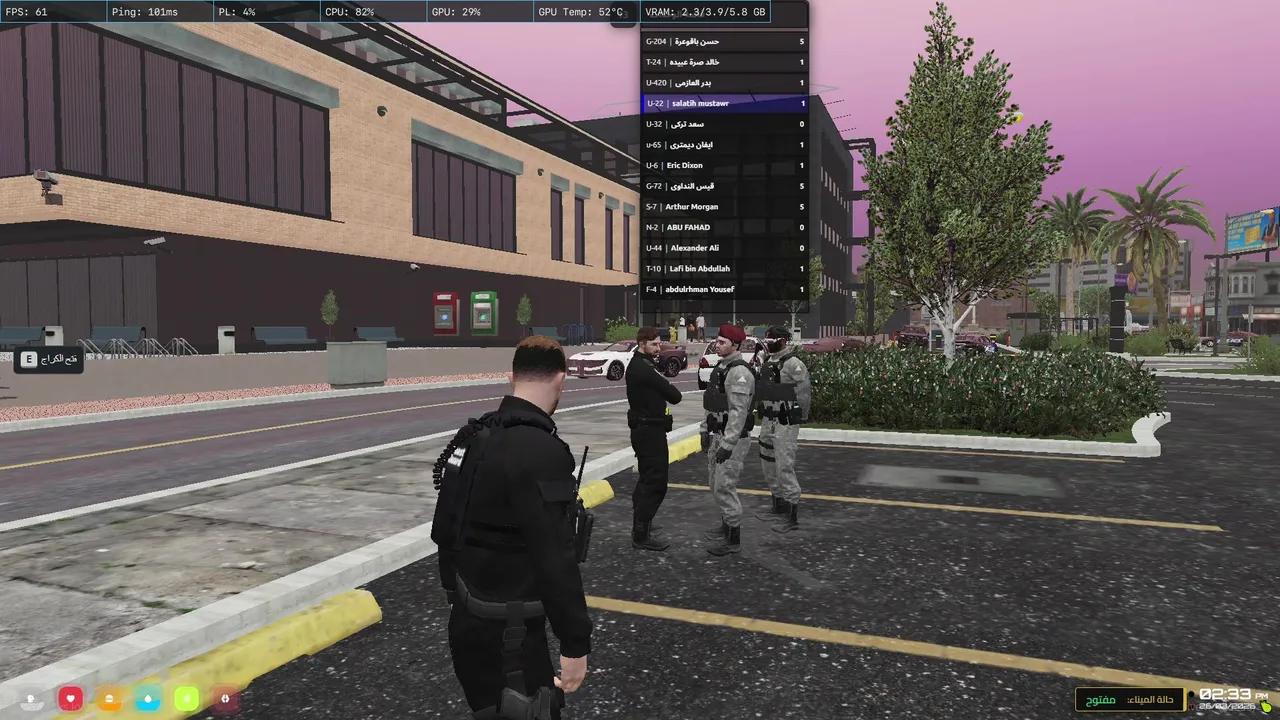Click the red heart health icon

(x=71, y=699)
